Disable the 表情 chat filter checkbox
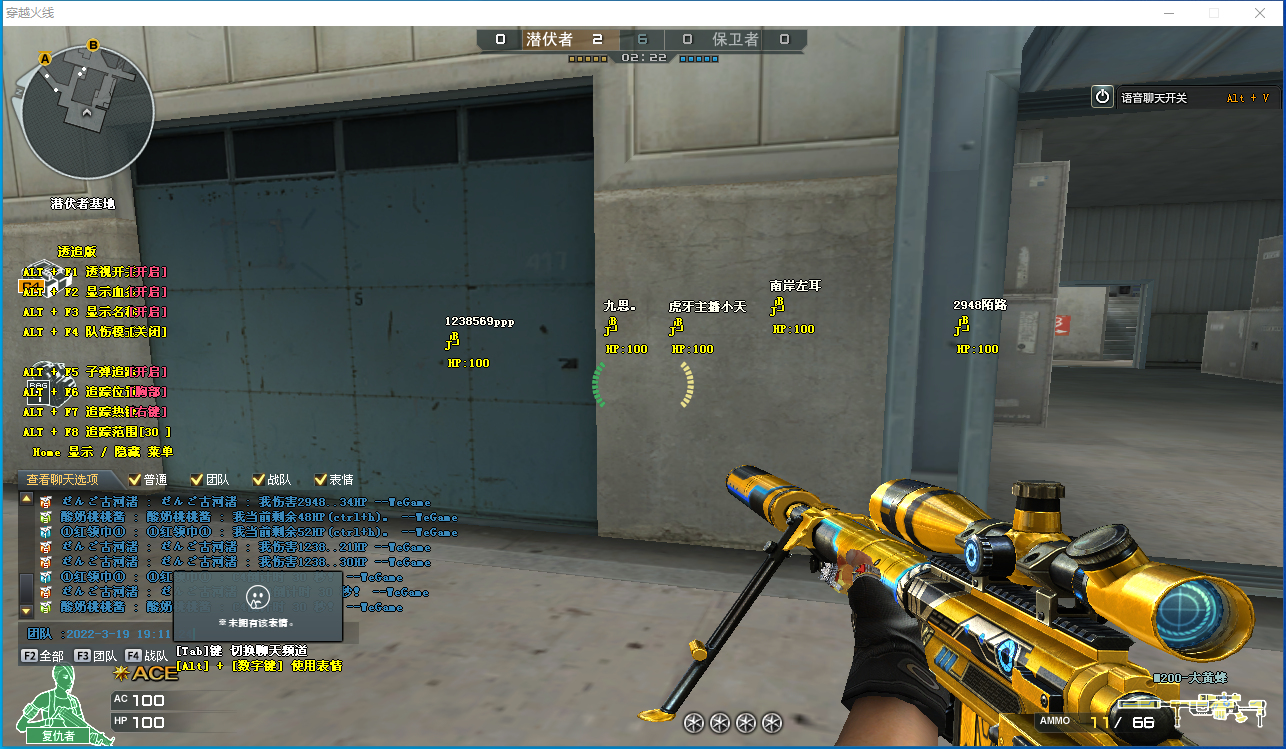 [x=321, y=480]
